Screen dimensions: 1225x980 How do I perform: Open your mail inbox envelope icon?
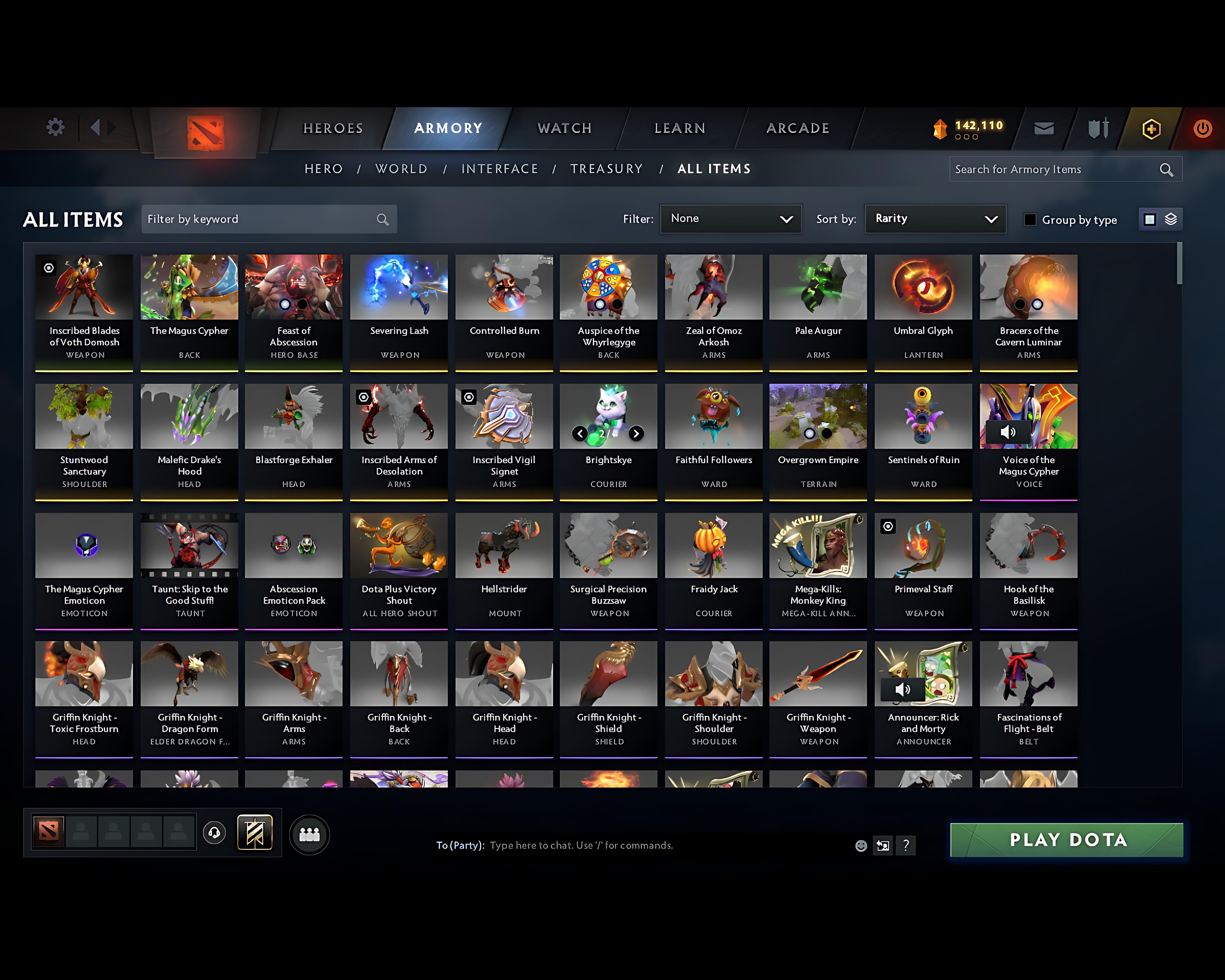[x=1044, y=128]
